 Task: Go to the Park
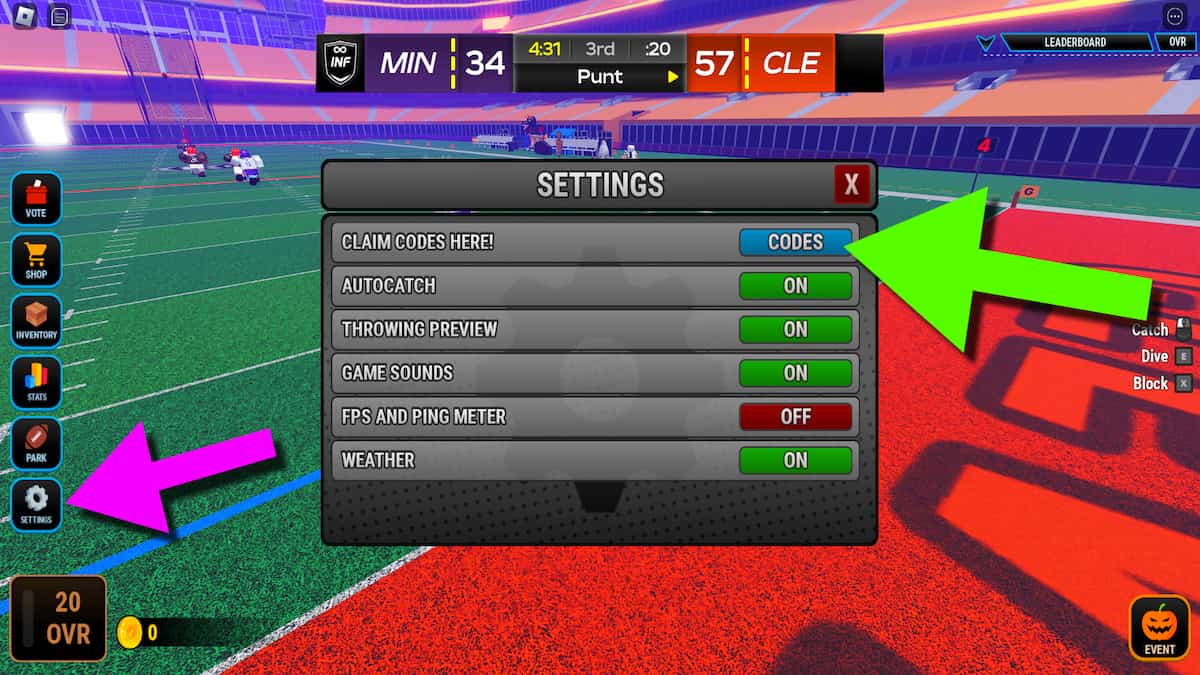tap(36, 444)
